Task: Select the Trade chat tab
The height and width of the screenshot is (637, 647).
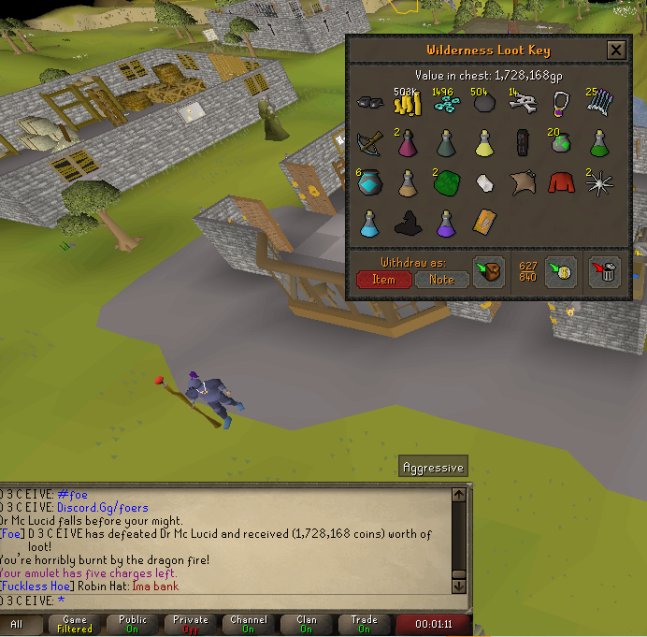Action: pyautogui.click(x=364, y=625)
